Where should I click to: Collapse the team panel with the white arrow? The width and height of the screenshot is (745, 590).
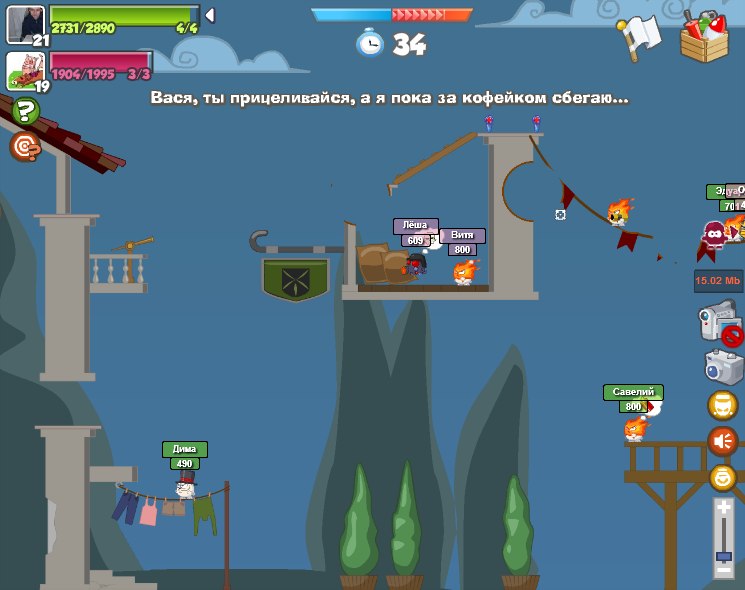pyautogui.click(x=210, y=15)
